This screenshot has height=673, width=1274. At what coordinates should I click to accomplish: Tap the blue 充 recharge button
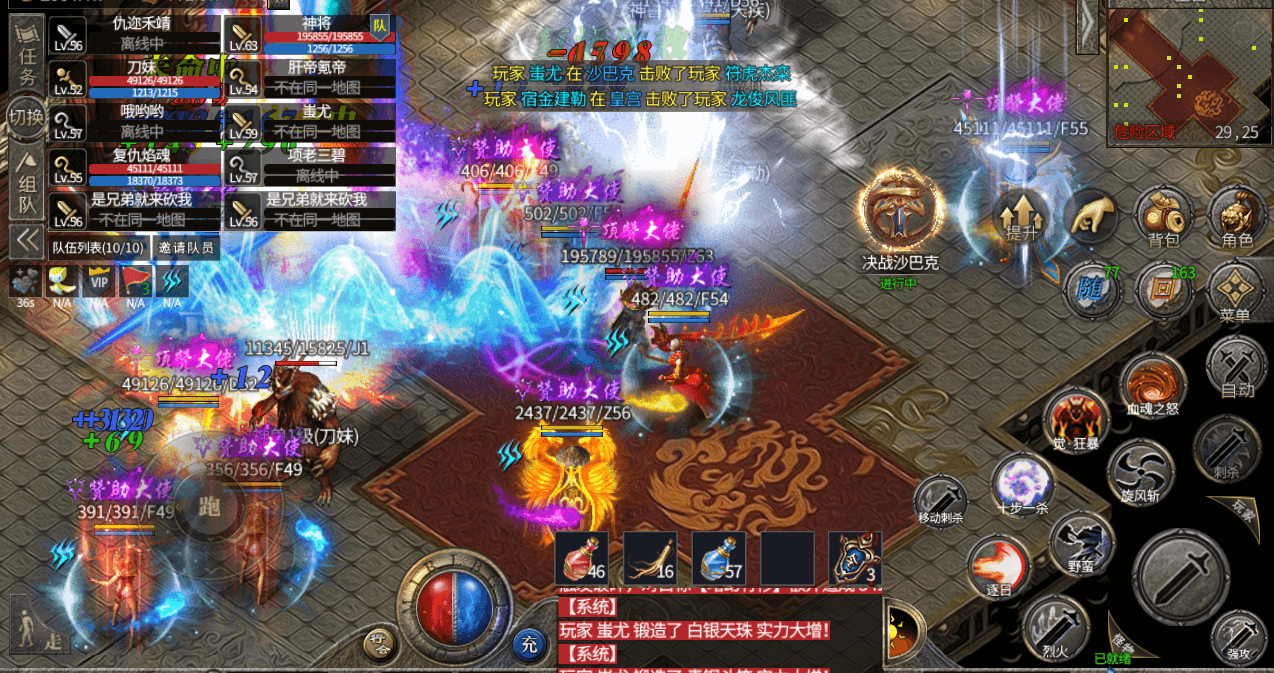pos(529,644)
